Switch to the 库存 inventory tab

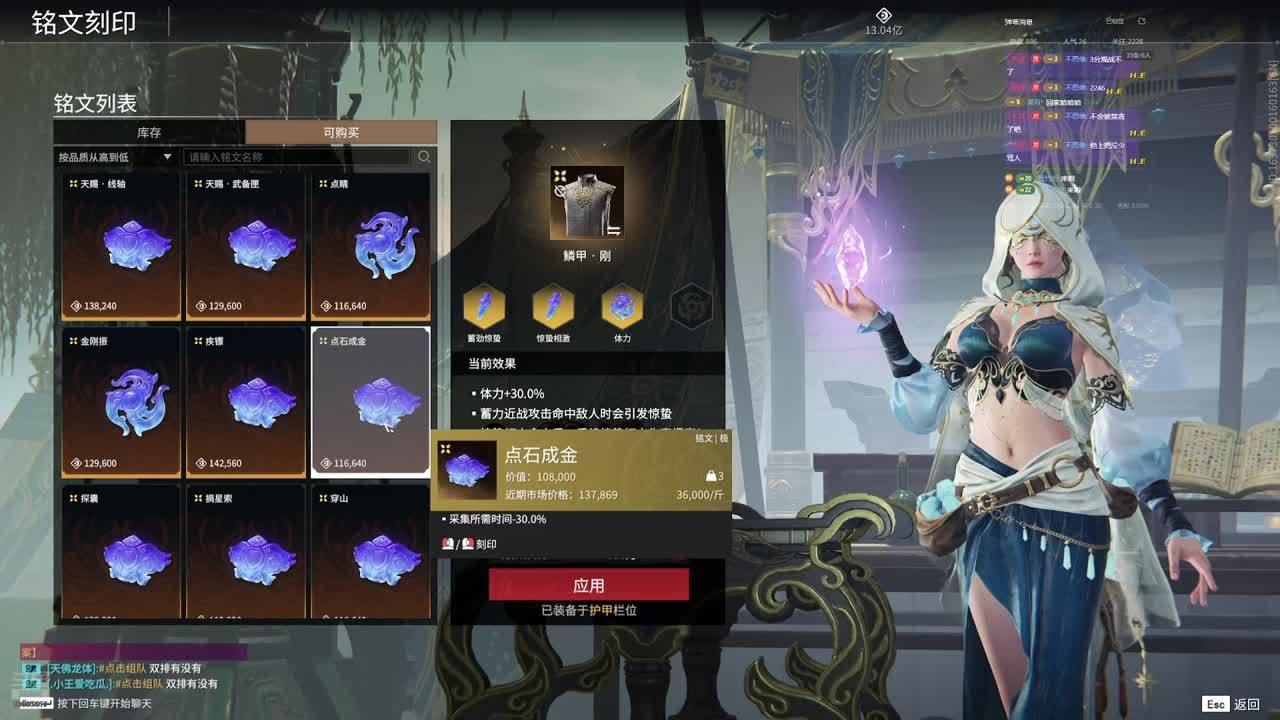pyautogui.click(x=149, y=133)
